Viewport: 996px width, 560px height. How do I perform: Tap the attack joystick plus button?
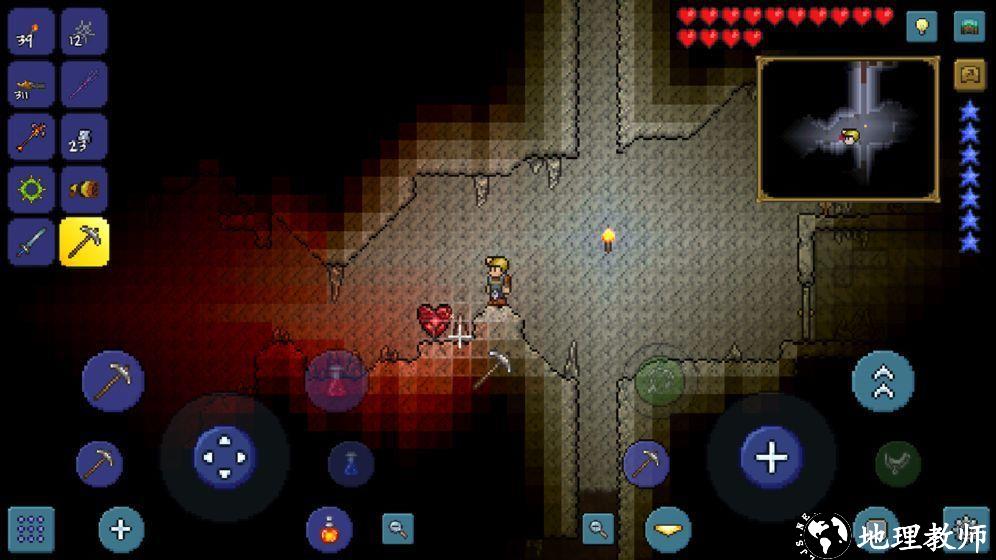click(771, 458)
